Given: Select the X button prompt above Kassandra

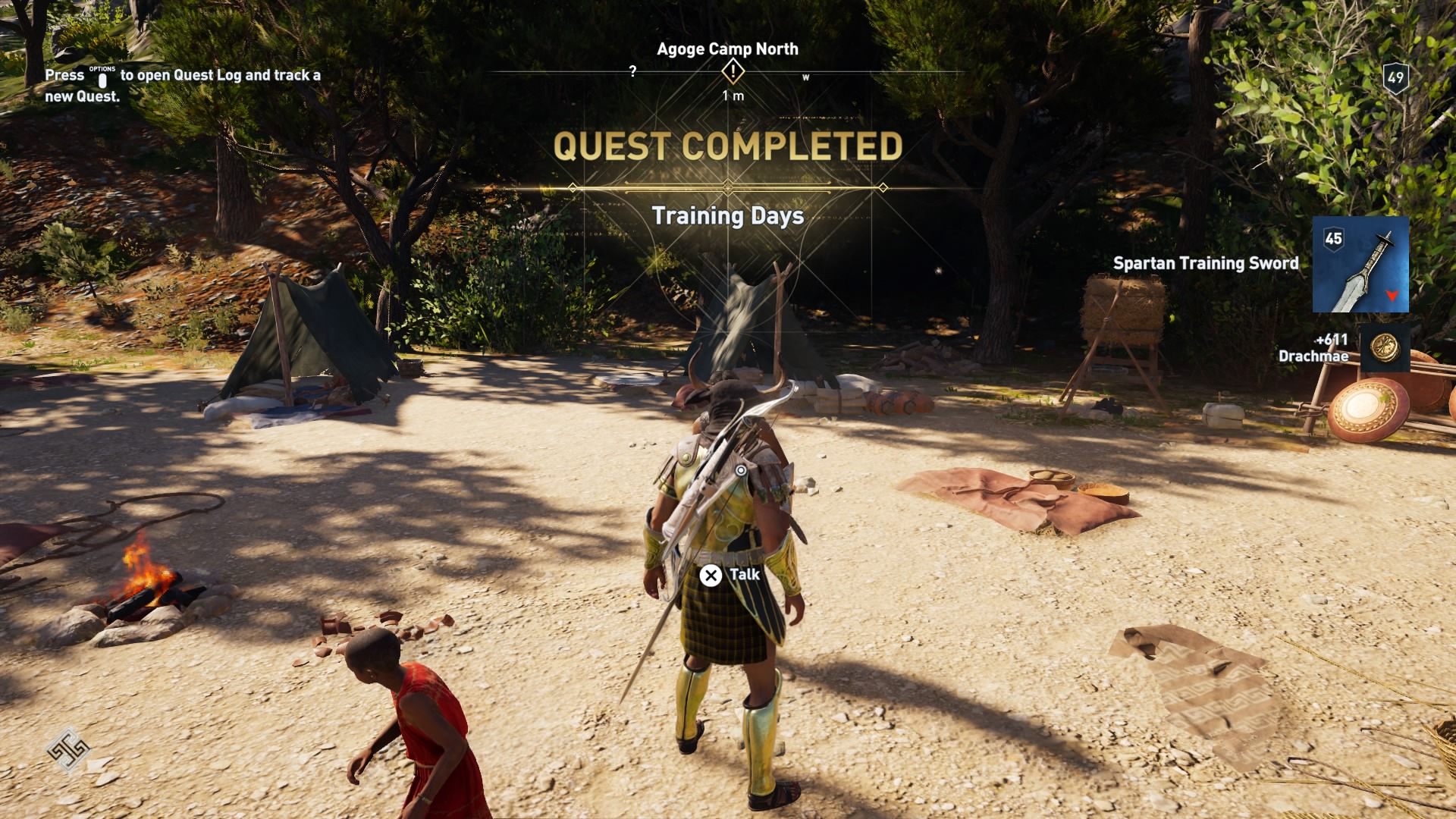Looking at the screenshot, I should pos(711,575).
